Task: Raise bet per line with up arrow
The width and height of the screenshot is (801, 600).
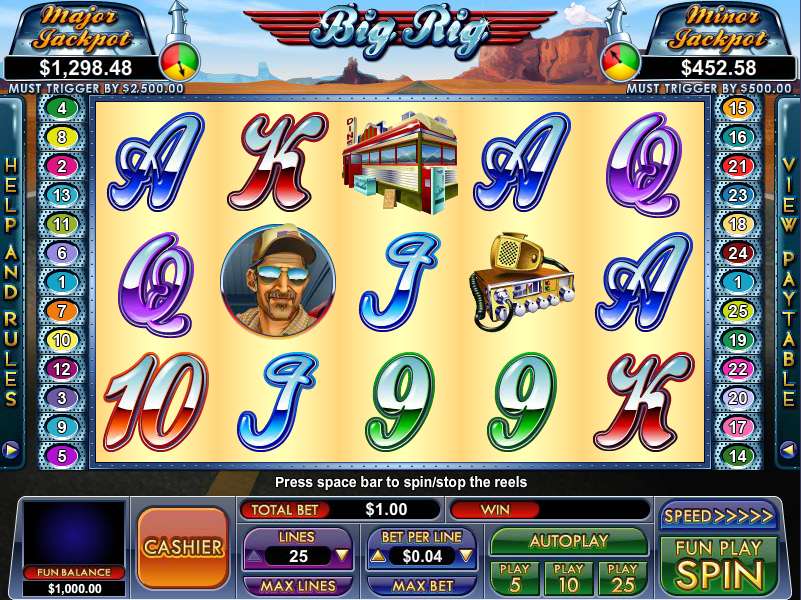Action: pos(378,556)
